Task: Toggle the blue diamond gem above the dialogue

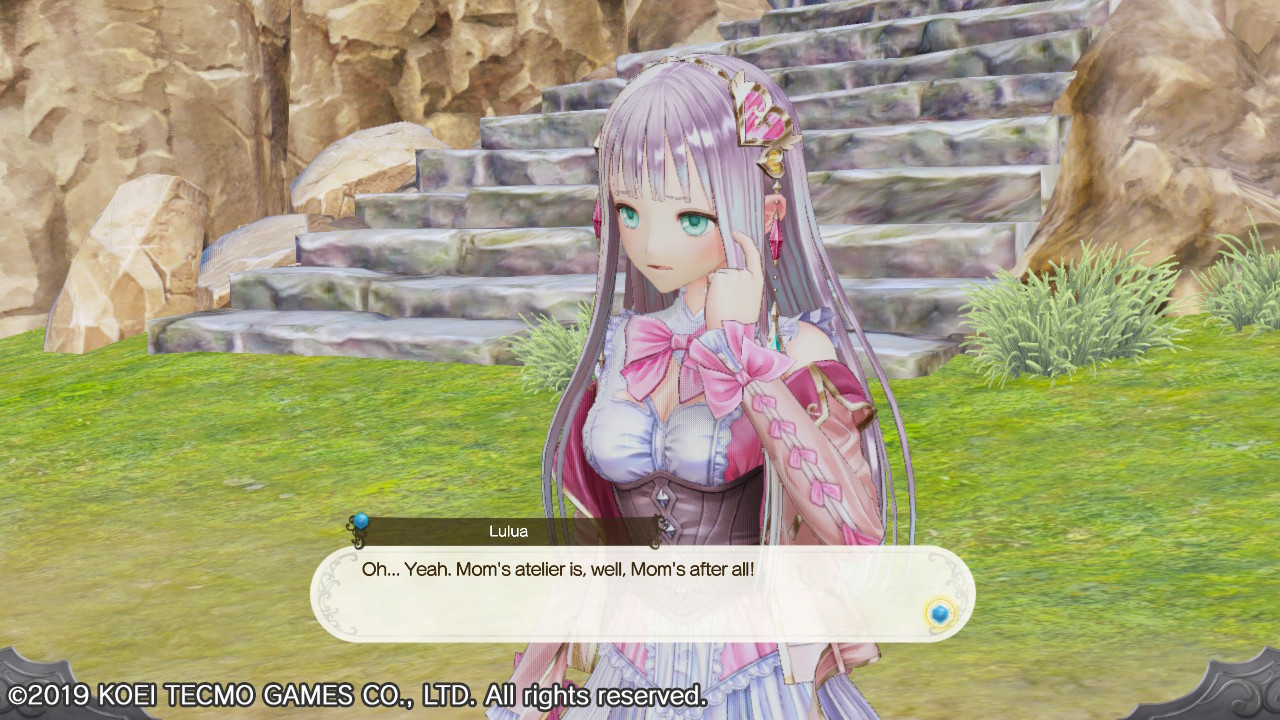Action: pyautogui.click(x=362, y=521)
